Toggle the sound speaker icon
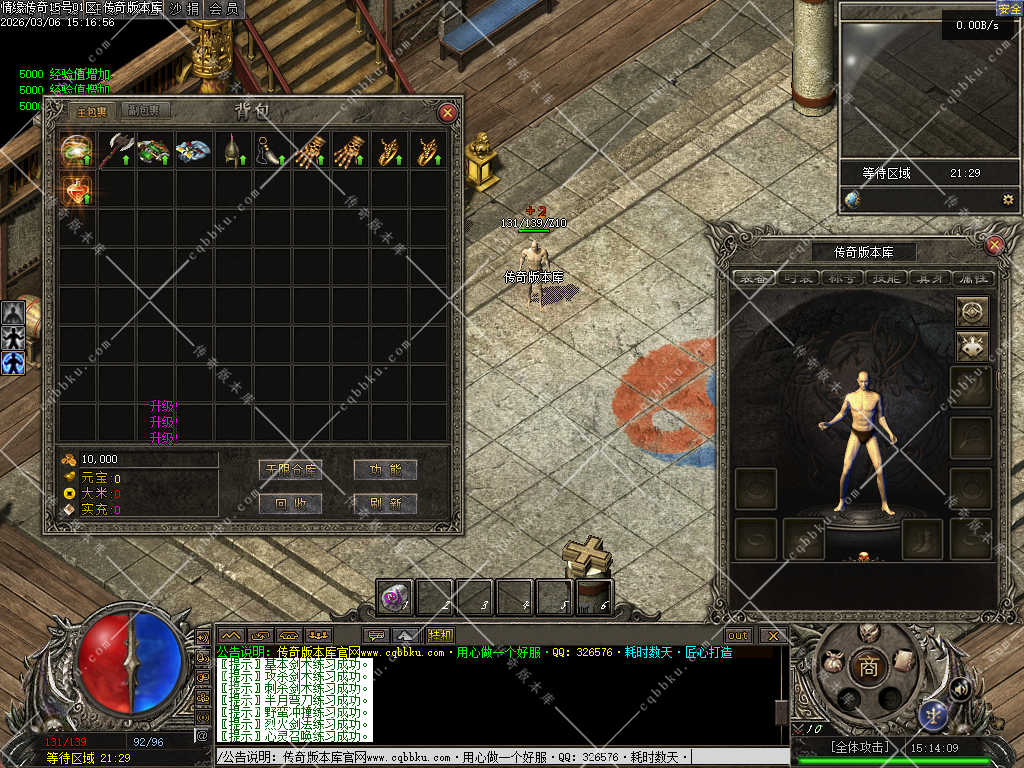This screenshot has height=768, width=1024. point(959,688)
